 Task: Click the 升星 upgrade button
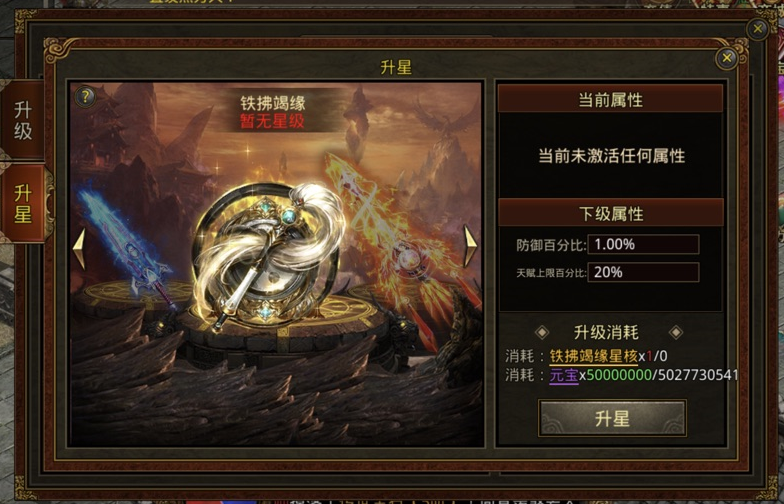(x=612, y=418)
